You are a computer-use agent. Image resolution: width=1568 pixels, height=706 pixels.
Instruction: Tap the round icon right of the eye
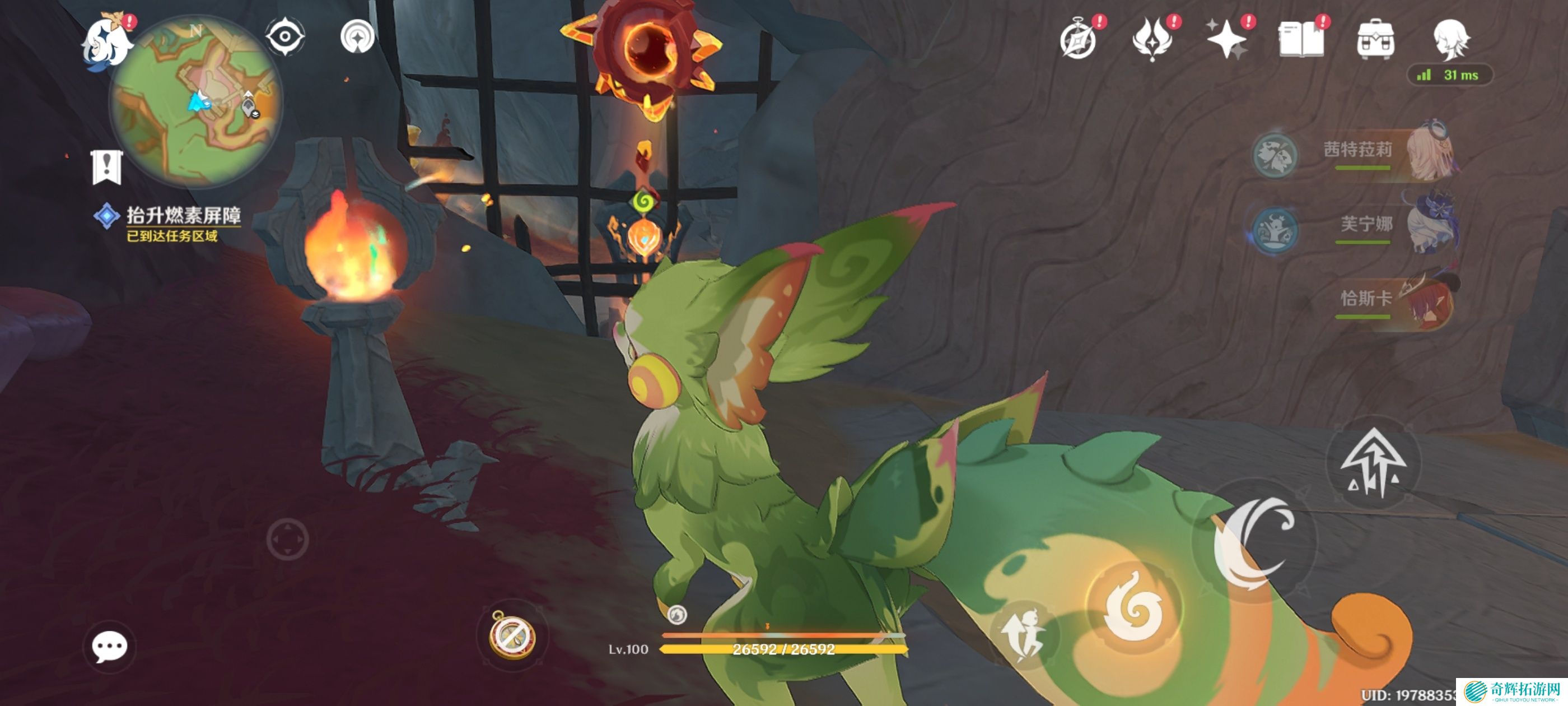coord(357,37)
